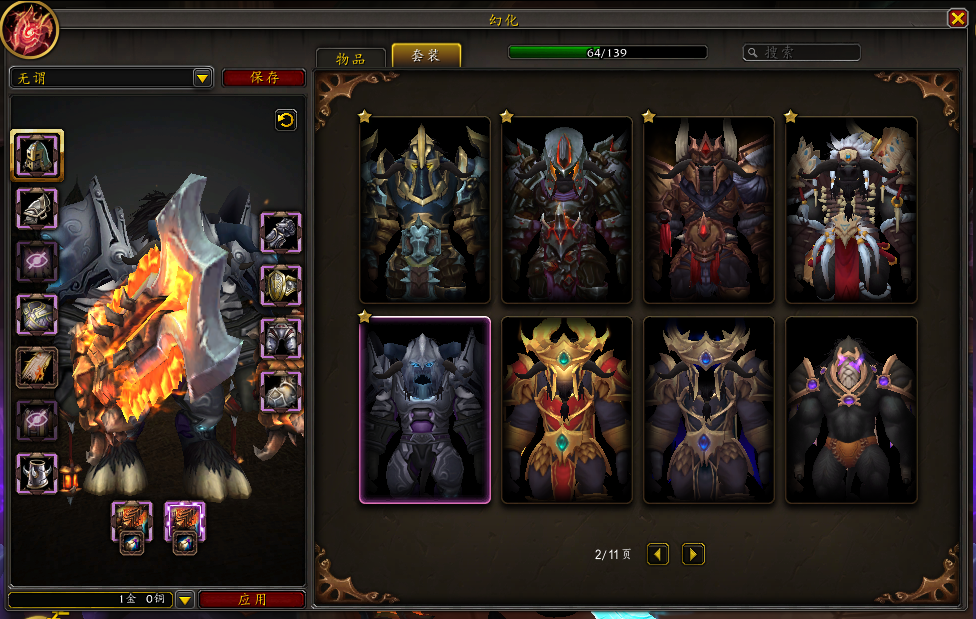Apply changes with the 应用 button

(x=252, y=600)
